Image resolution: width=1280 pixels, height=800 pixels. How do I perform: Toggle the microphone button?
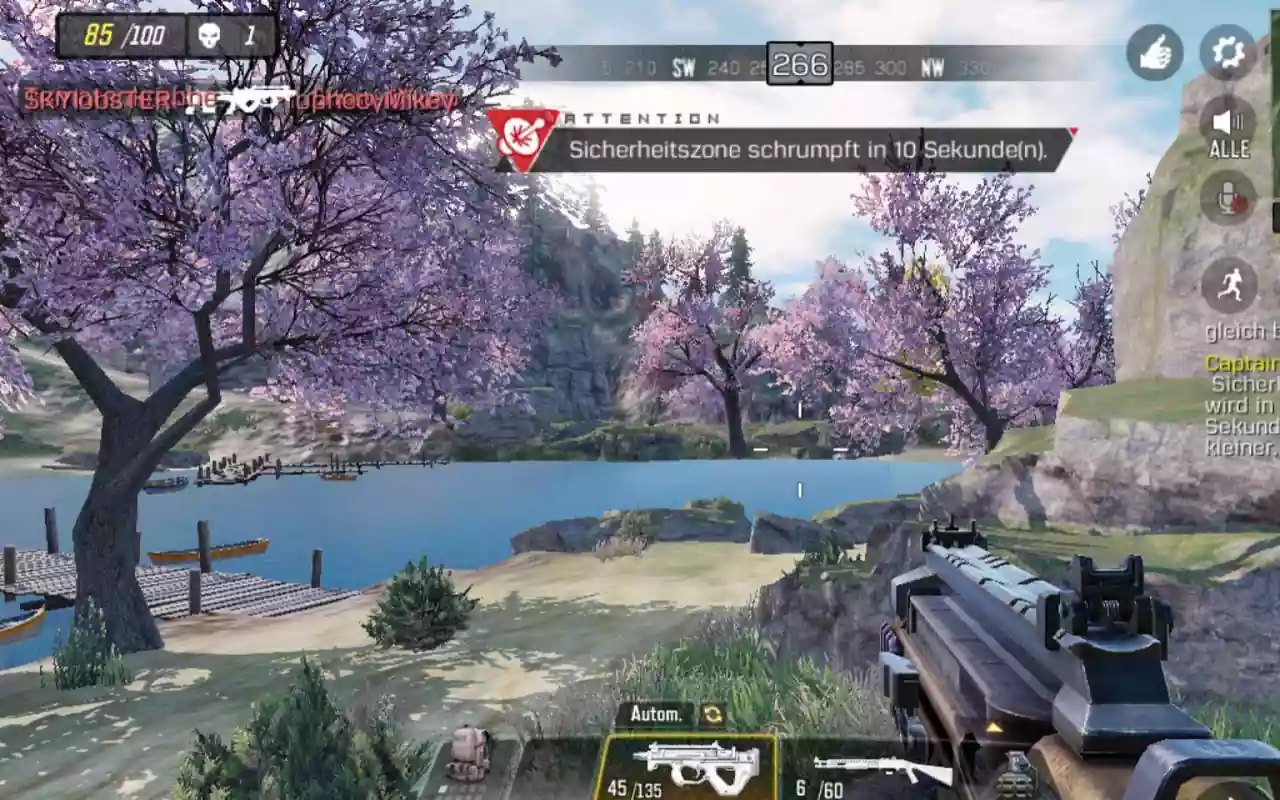1228,198
